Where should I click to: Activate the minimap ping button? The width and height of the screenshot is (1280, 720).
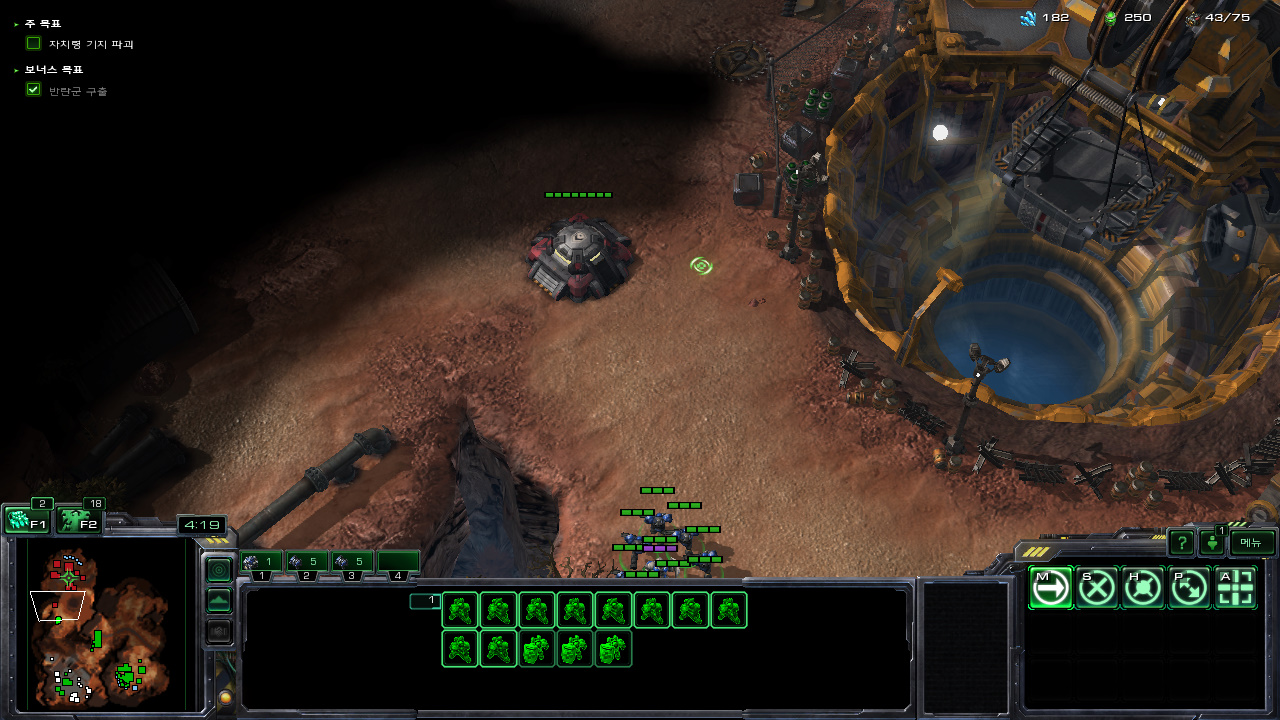(219, 570)
